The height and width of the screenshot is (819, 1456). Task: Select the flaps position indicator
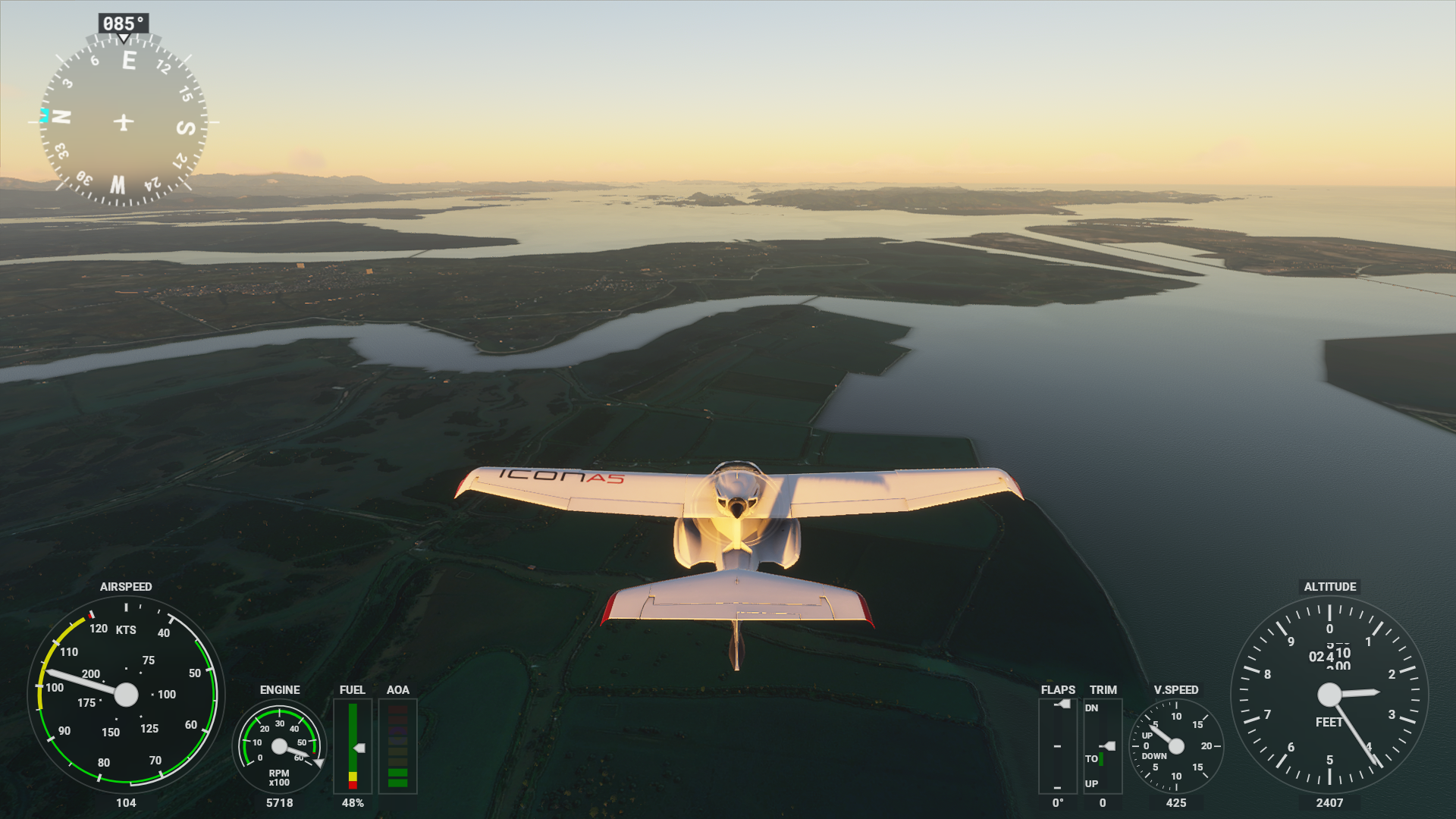pos(1057,746)
